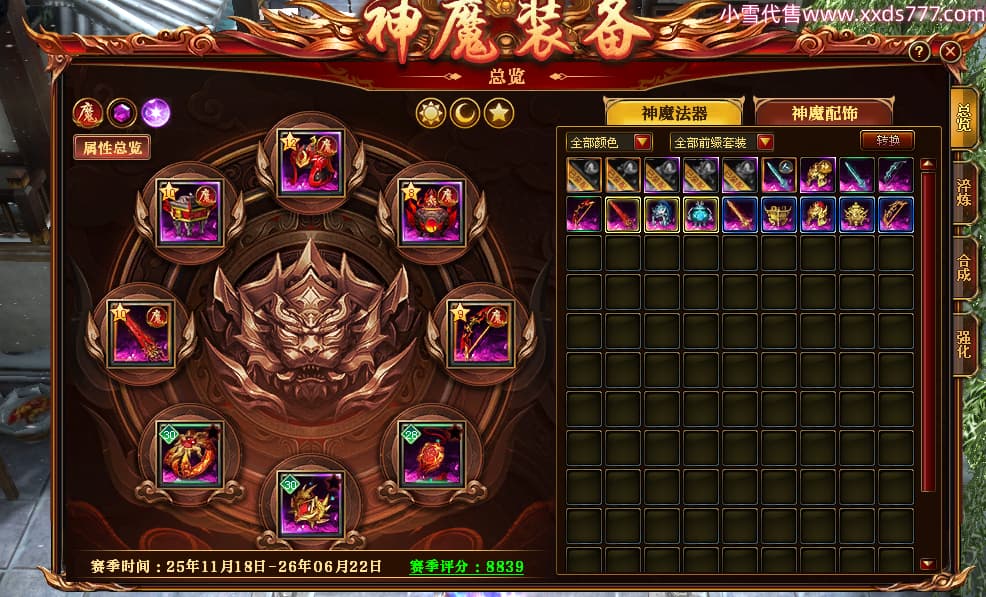This screenshot has width=986, height=597.
Task: Select the level-30 fire ring equipment slot
Action: click(x=189, y=453)
